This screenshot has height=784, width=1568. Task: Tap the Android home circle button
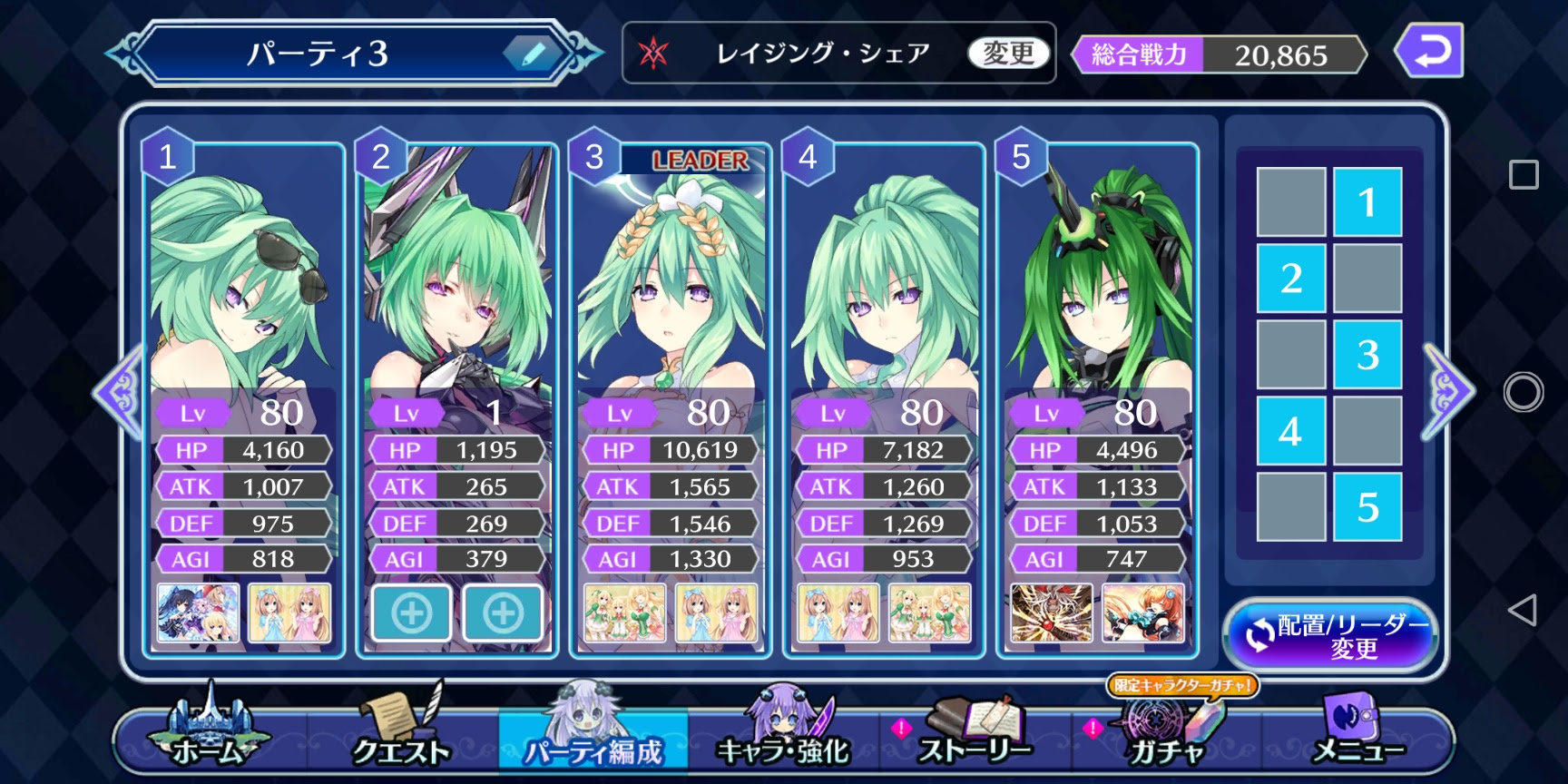[x=1523, y=392]
